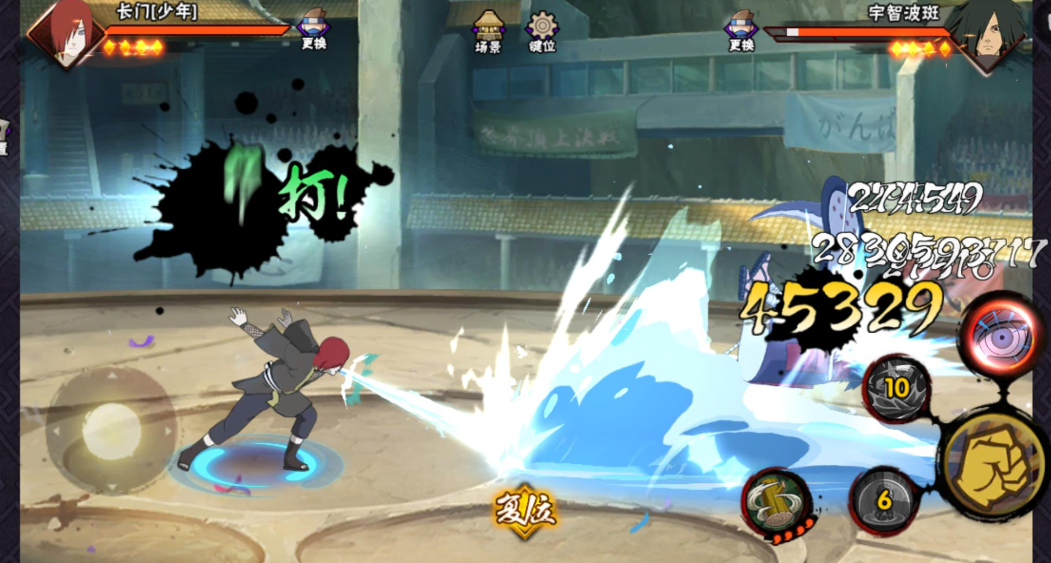Open the 键位 key layout settings
The image size is (1051, 563).
click(x=543, y=30)
